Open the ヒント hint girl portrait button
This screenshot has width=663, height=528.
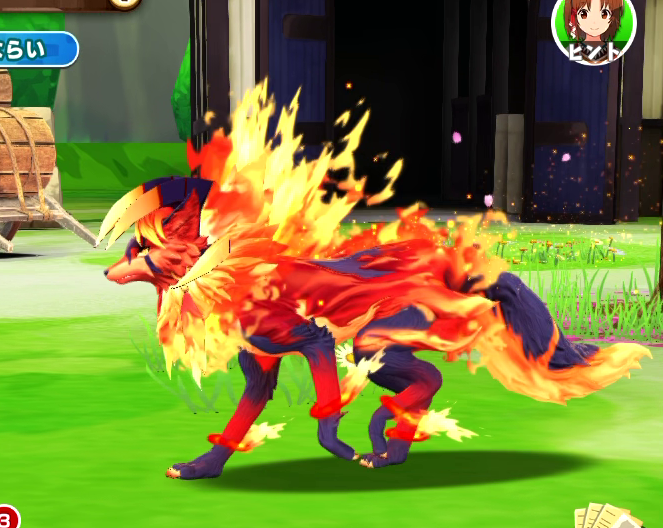pyautogui.click(x=594, y=28)
